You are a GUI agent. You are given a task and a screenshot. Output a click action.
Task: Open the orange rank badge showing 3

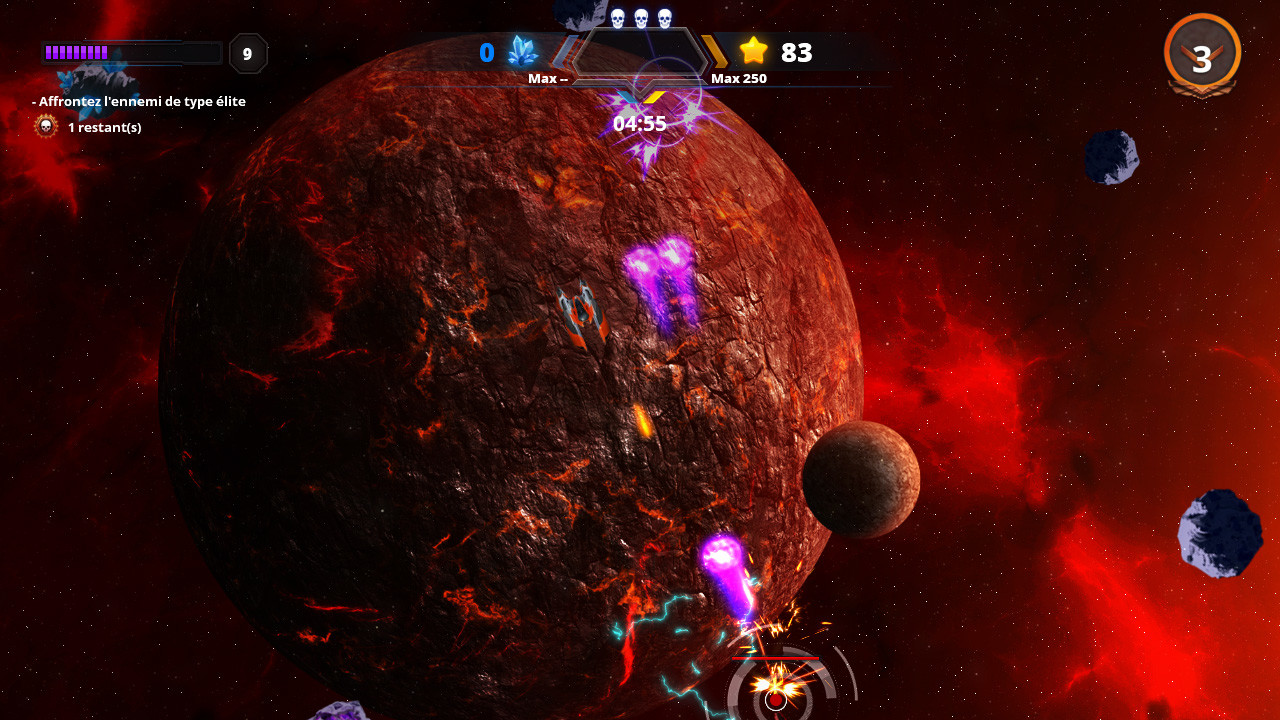(1202, 55)
